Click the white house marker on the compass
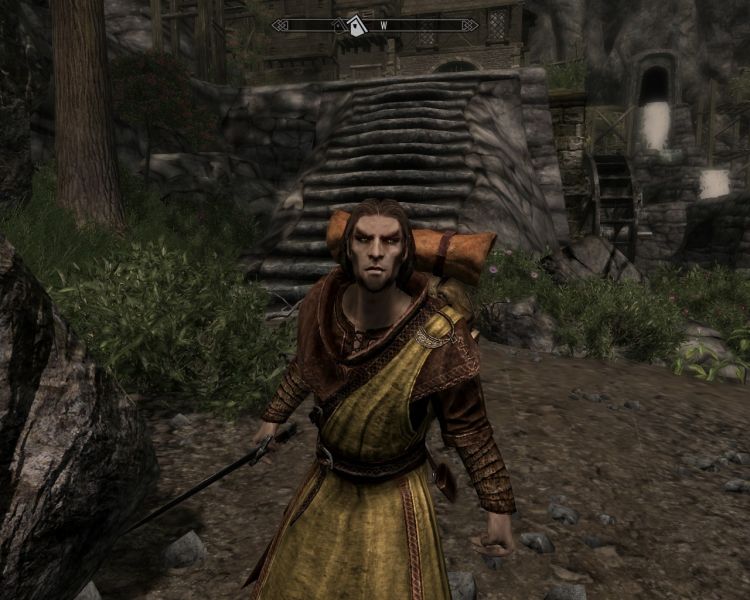This screenshot has width=750, height=600. tap(357, 26)
